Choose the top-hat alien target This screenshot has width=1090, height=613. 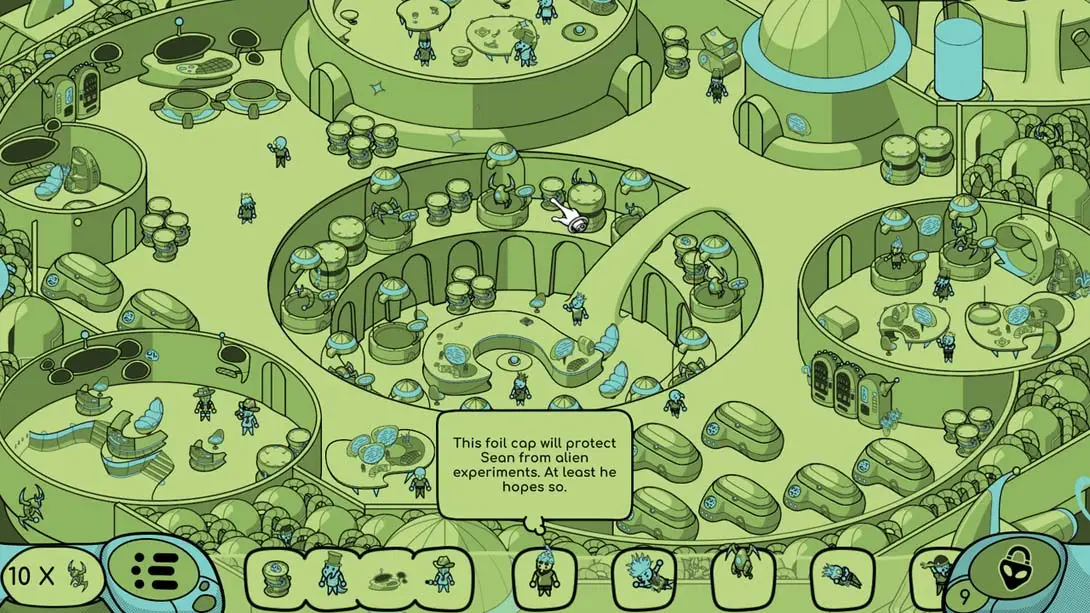[330, 578]
